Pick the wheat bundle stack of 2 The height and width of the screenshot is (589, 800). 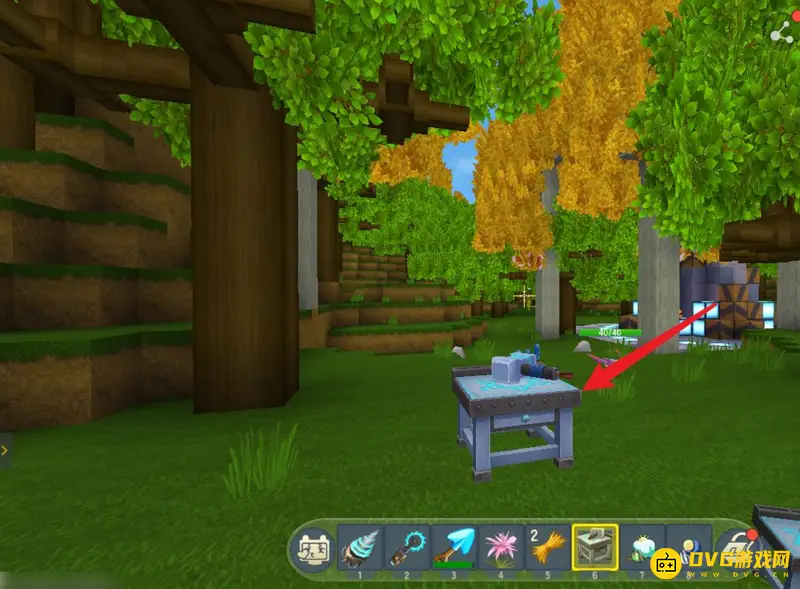click(x=548, y=548)
